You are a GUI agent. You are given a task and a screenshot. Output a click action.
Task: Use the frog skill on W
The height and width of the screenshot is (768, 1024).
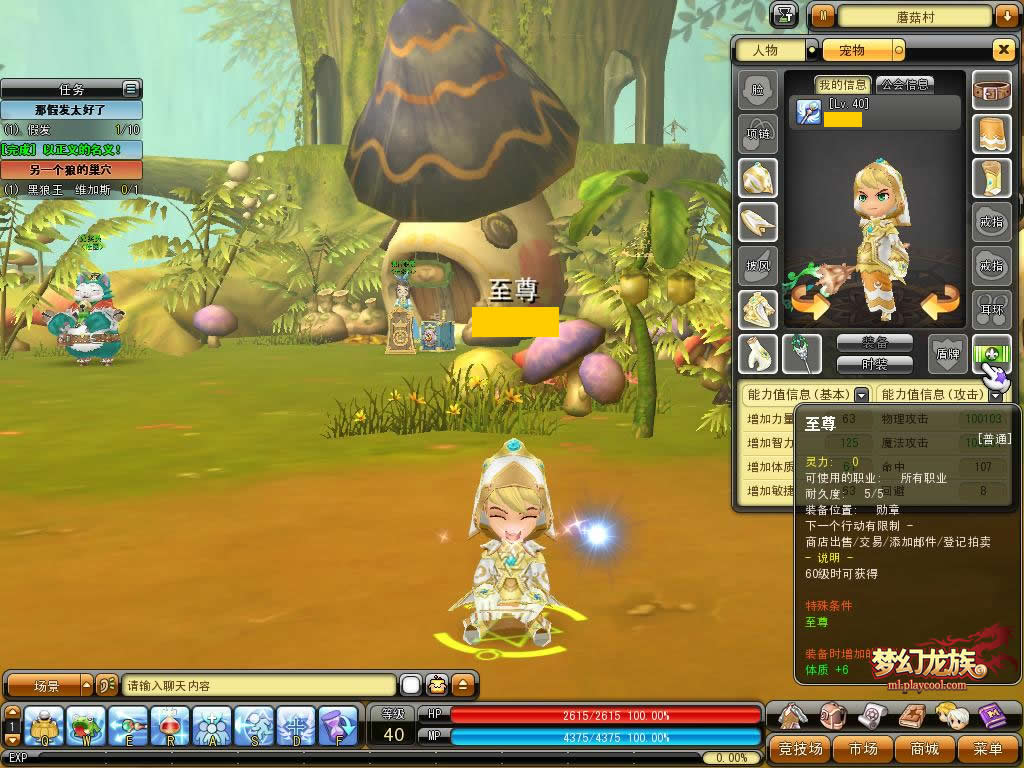click(87, 727)
